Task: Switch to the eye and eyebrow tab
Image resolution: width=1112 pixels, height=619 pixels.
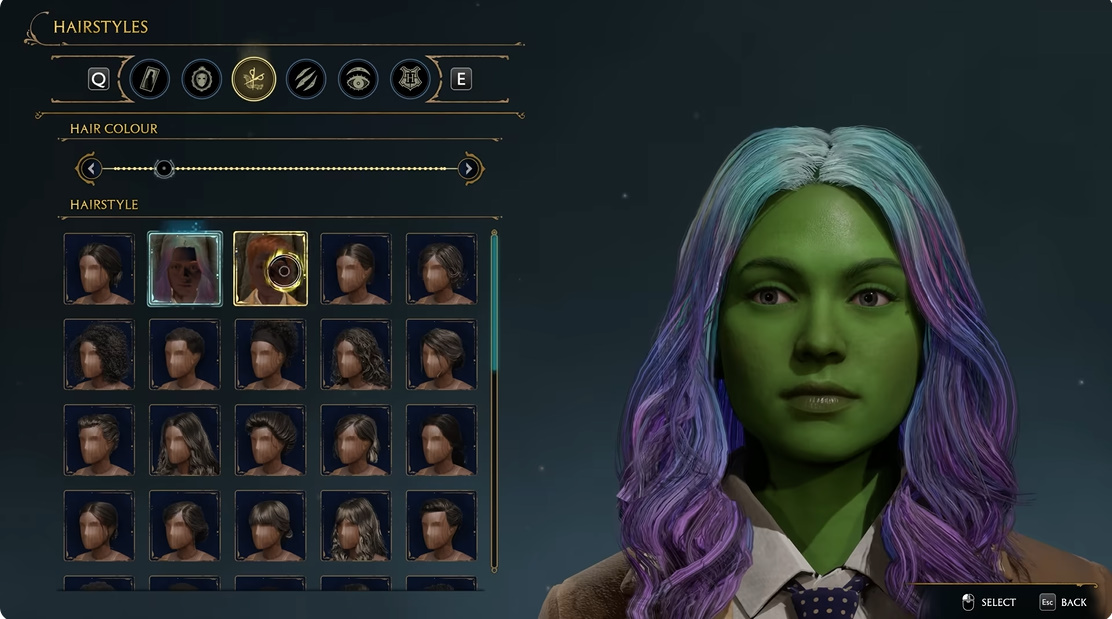Action: [x=358, y=79]
